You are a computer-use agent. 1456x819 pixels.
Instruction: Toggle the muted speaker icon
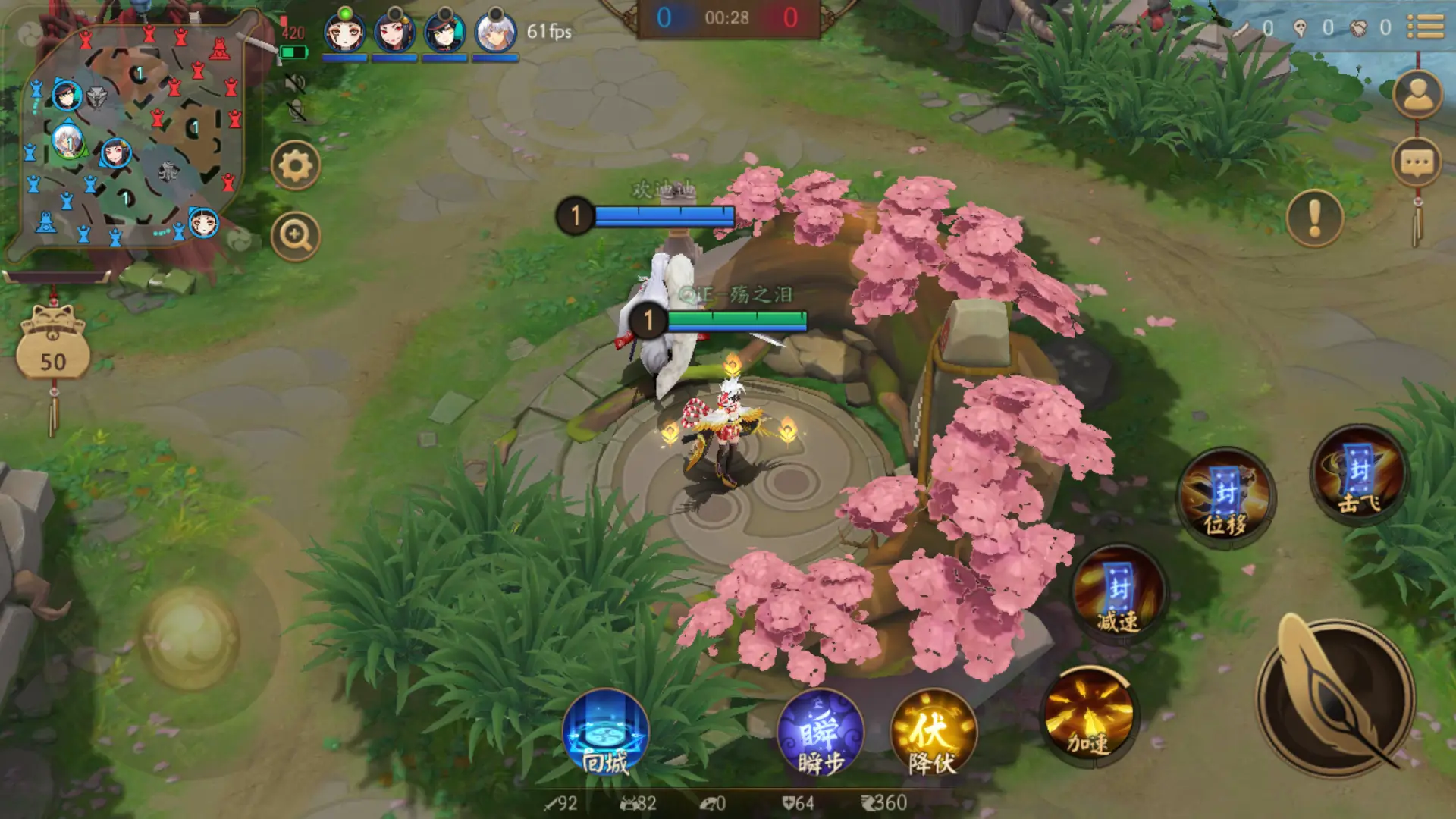tap(295, 82)
